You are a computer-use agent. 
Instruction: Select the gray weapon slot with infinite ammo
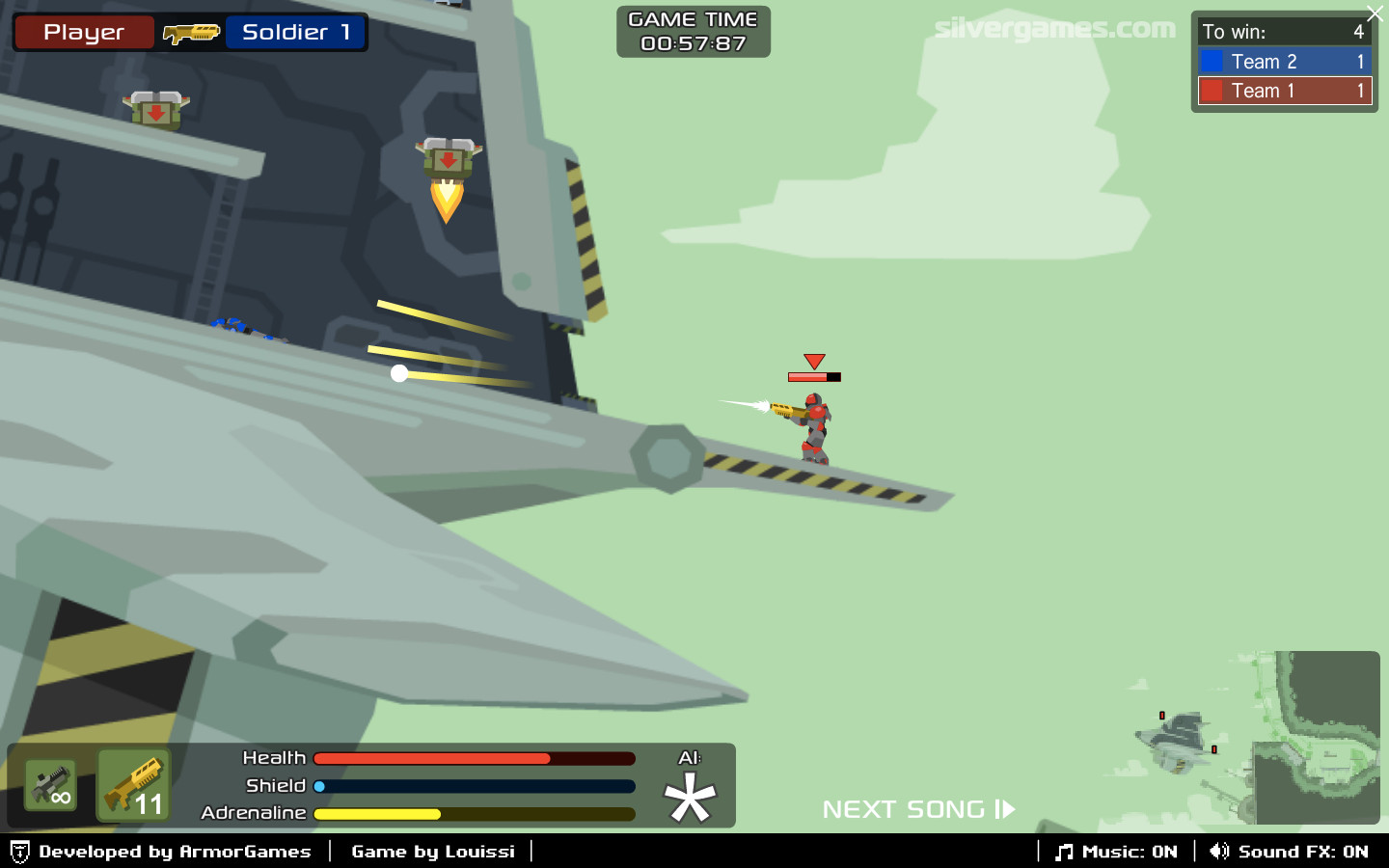point(49,785)
